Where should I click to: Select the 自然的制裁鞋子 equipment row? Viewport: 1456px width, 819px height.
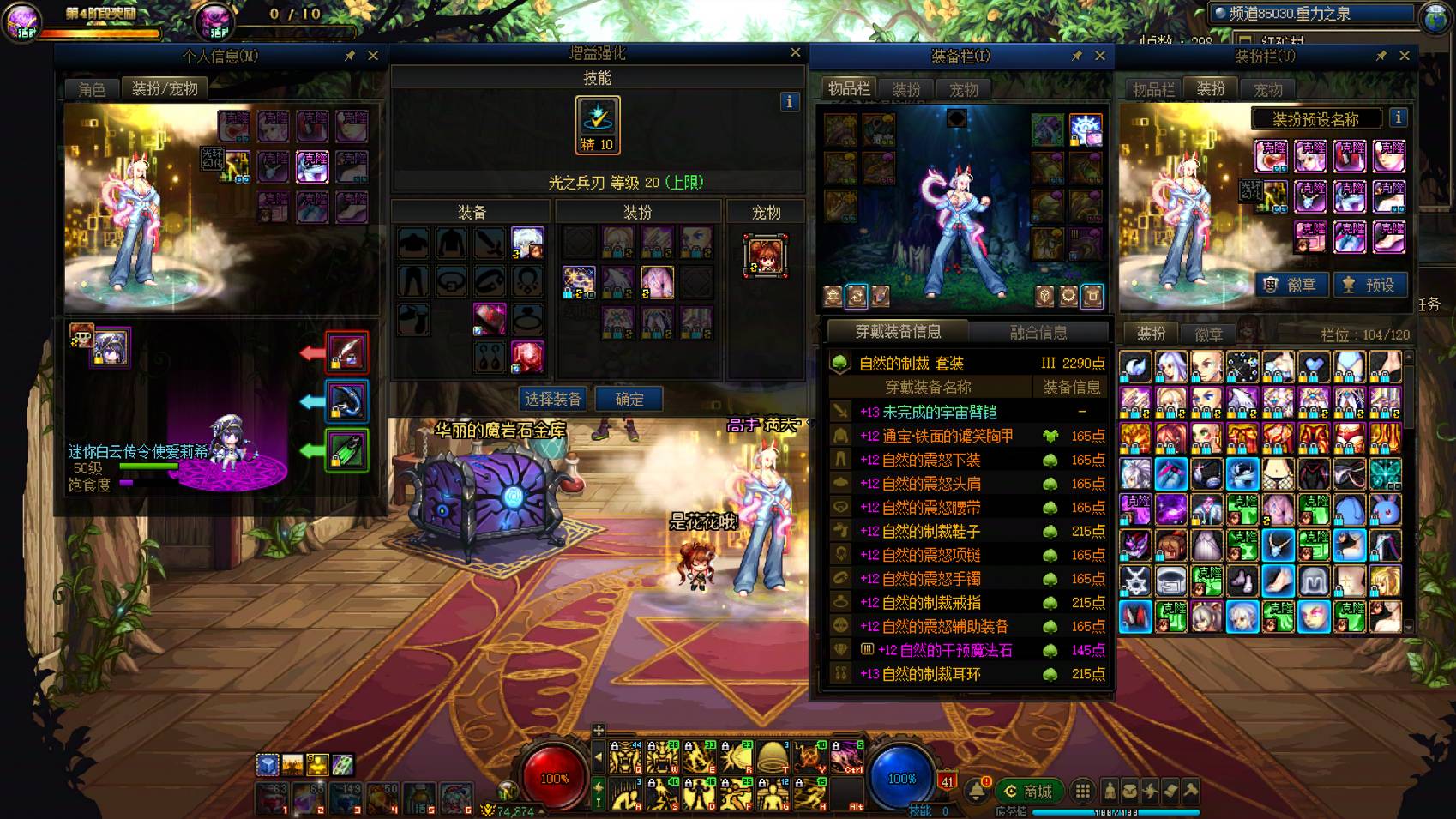(967, 532)
